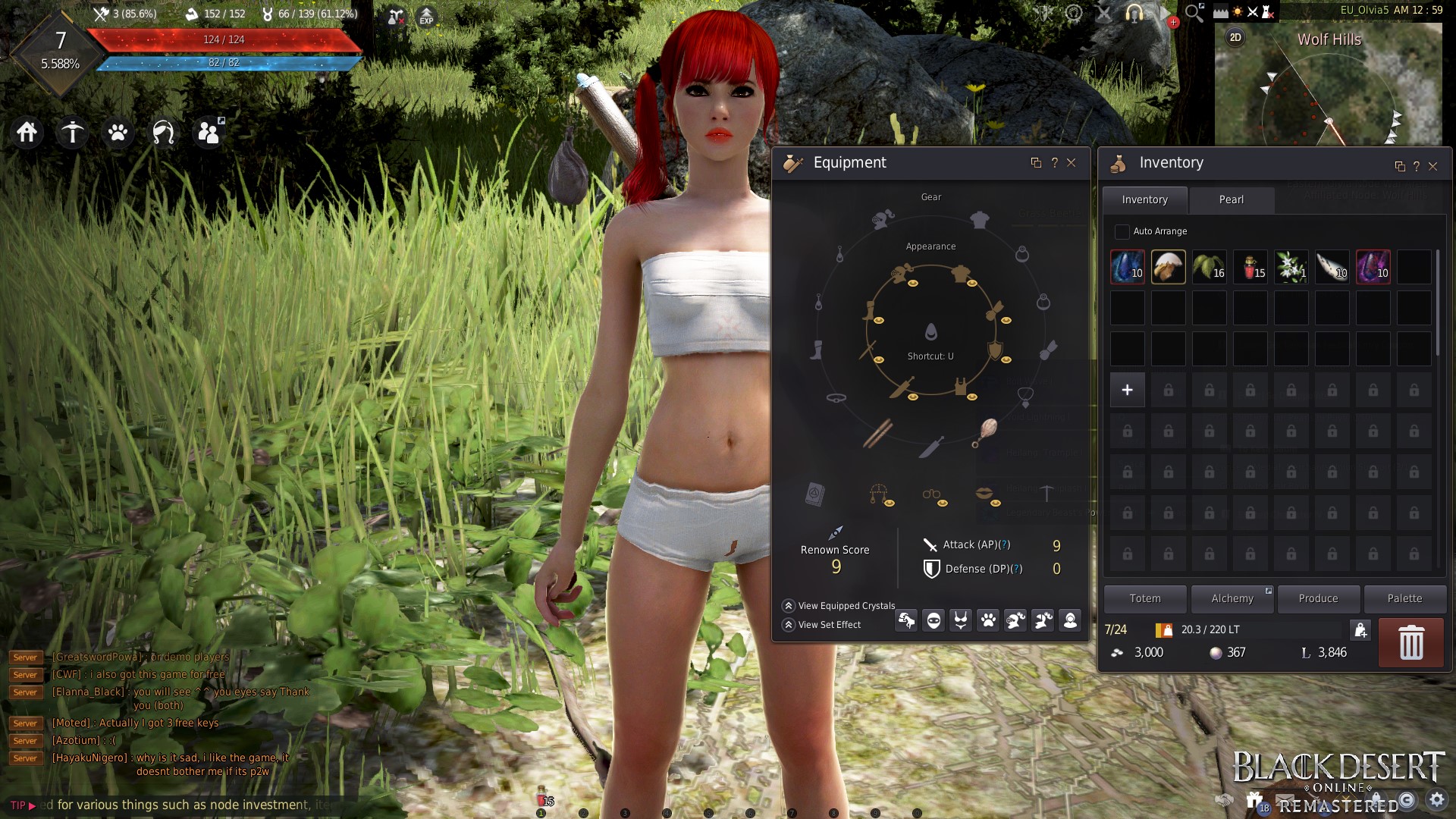Close the Inventory window
Screen dimensions: 1456x819
tap(1432, 166)
